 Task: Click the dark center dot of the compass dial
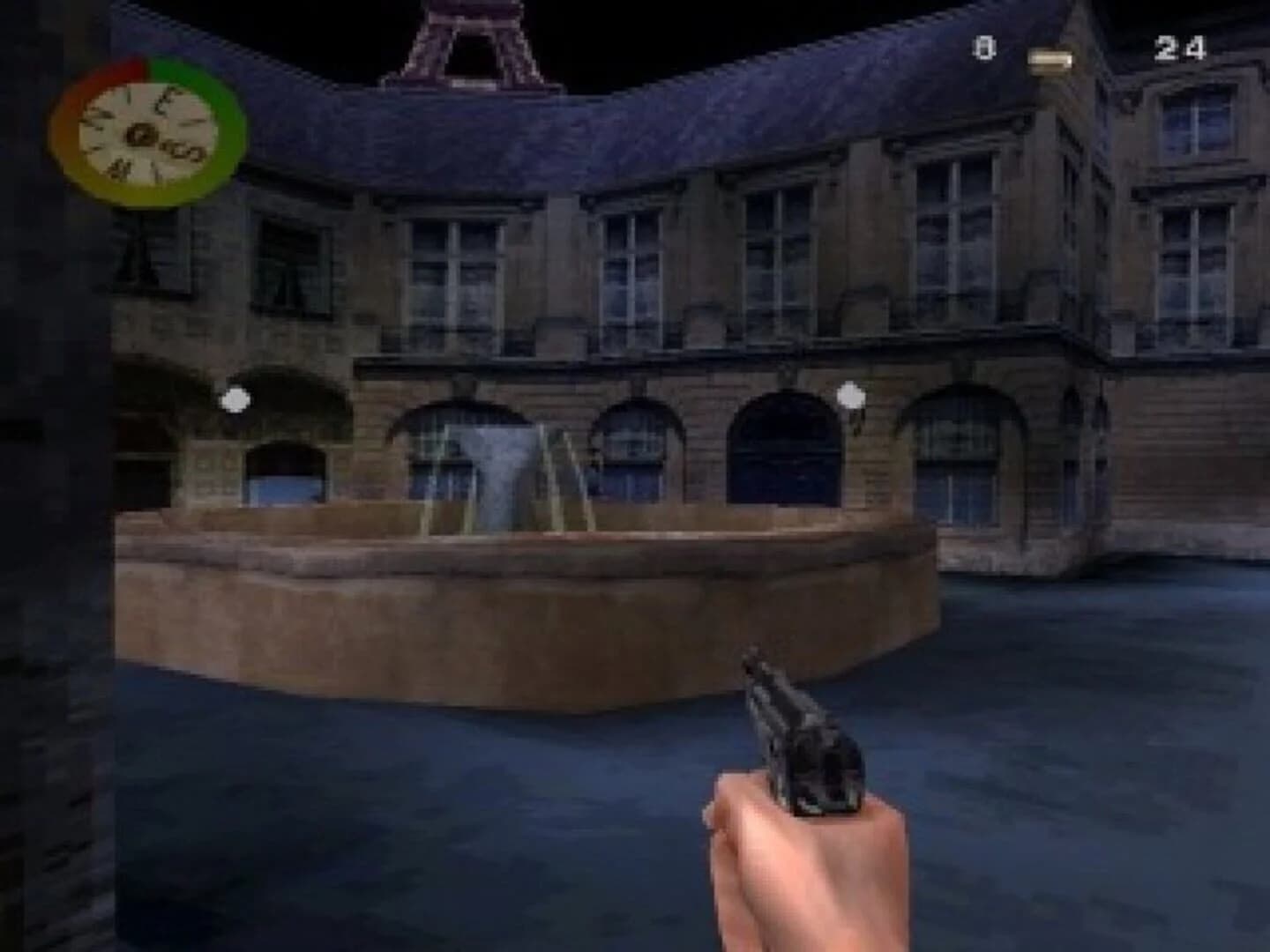pos(141,134)
